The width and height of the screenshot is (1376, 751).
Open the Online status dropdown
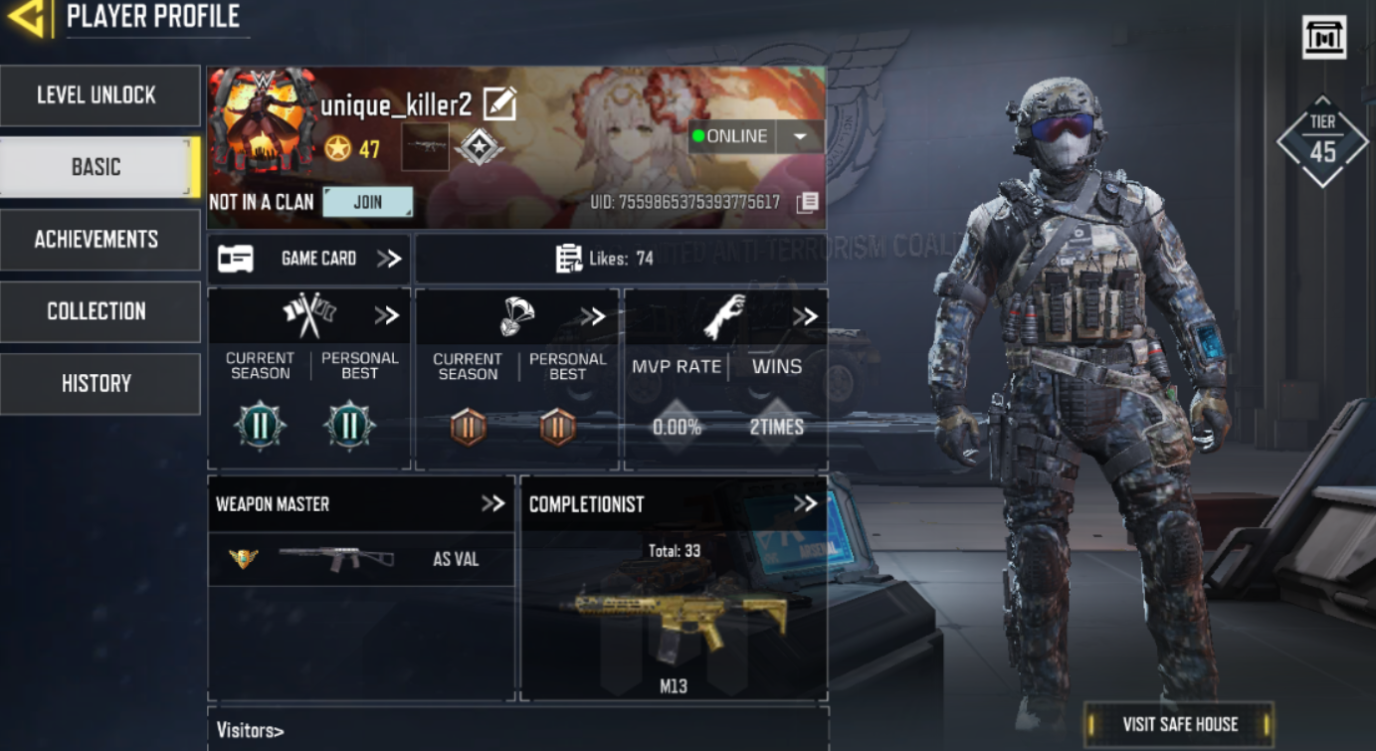pos(800,137)
